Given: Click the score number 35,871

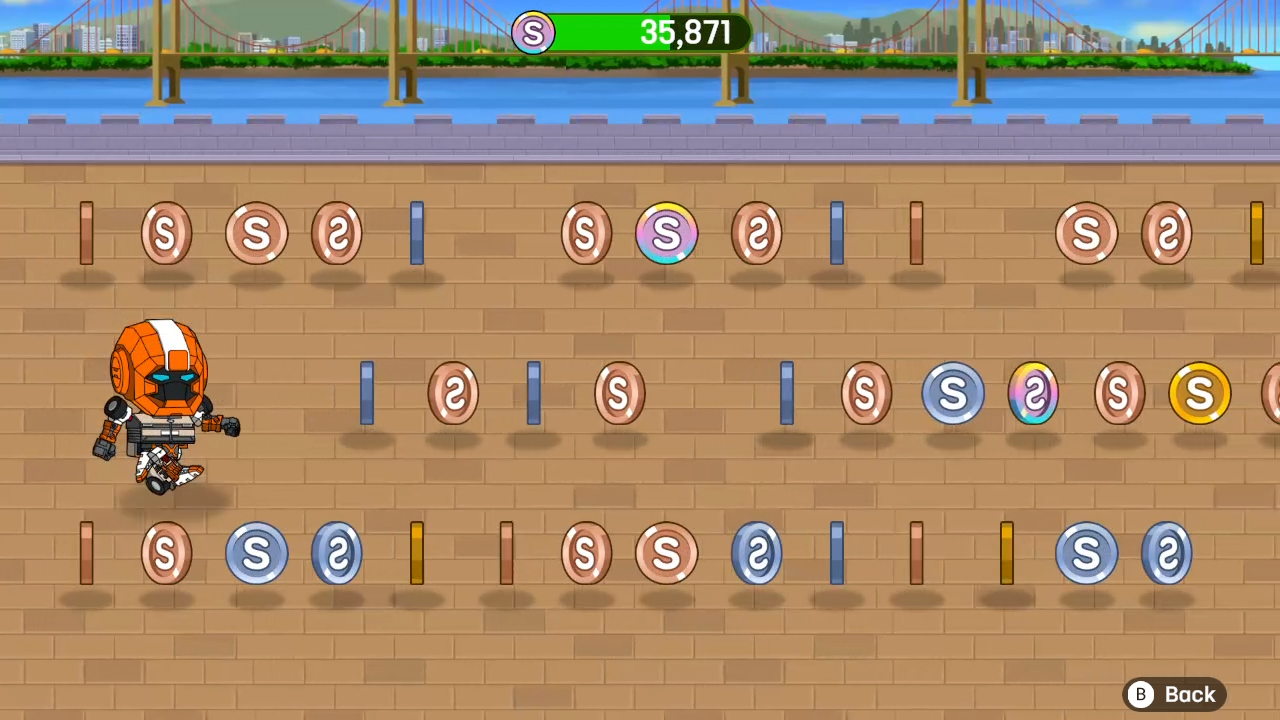Looking at the screenshot, I should pyautogui.click(x=686, y=33).
